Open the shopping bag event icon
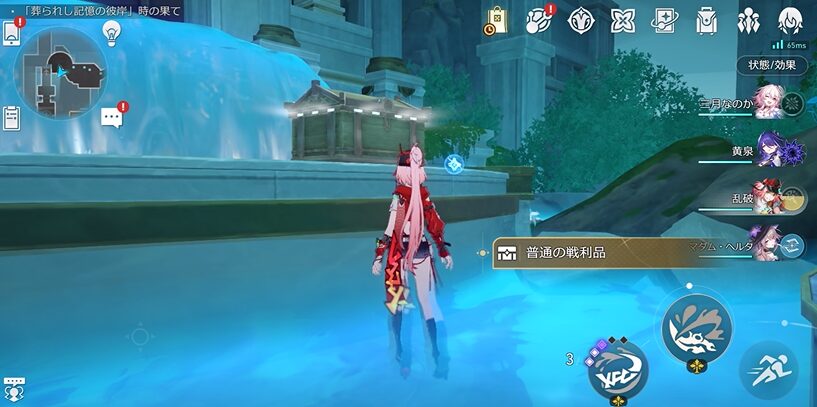The height and width of the screenshot is (407, 817). click(x=497, y=20)
